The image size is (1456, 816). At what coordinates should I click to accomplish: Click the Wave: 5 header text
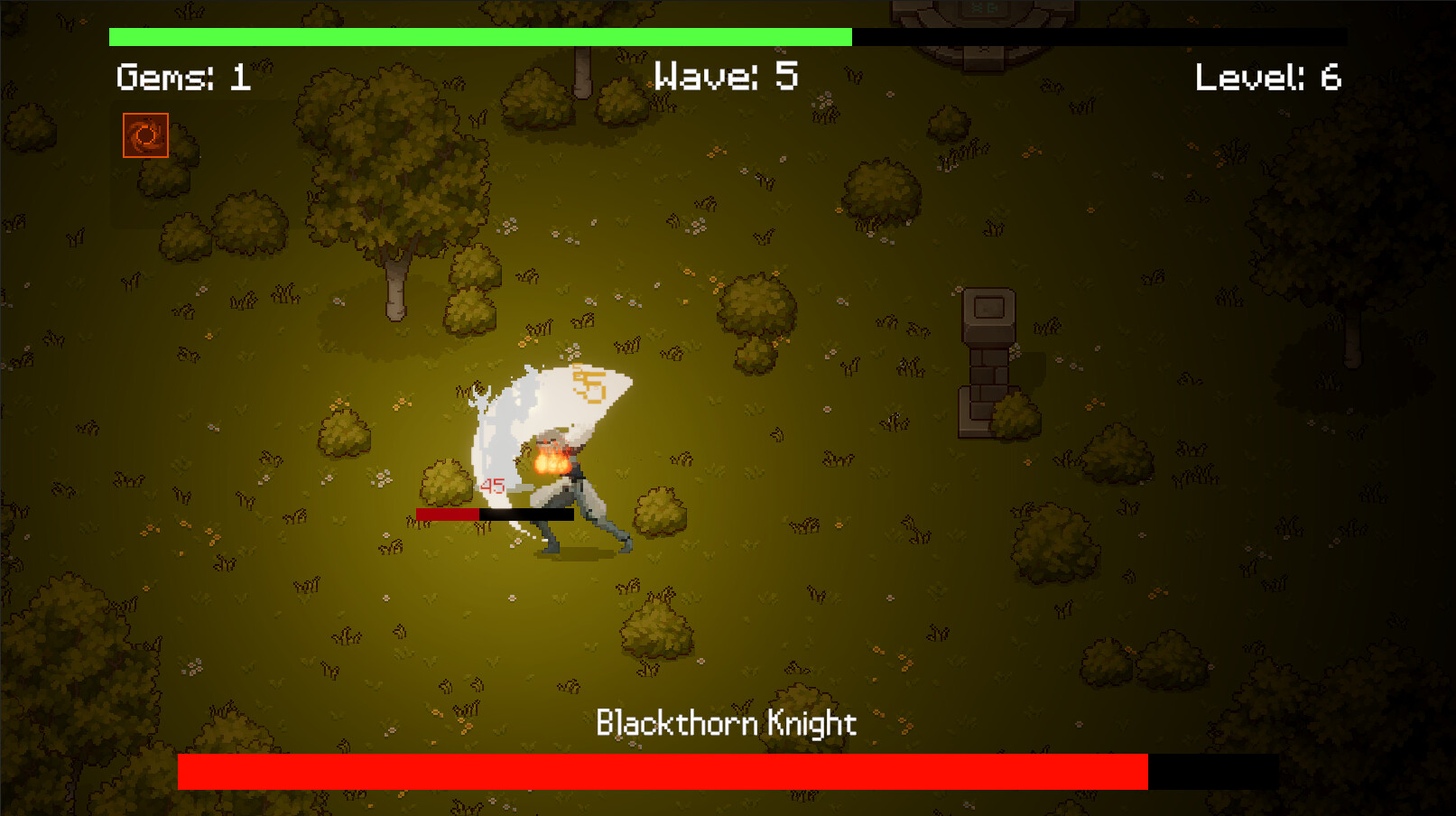(x=725, y=77)
